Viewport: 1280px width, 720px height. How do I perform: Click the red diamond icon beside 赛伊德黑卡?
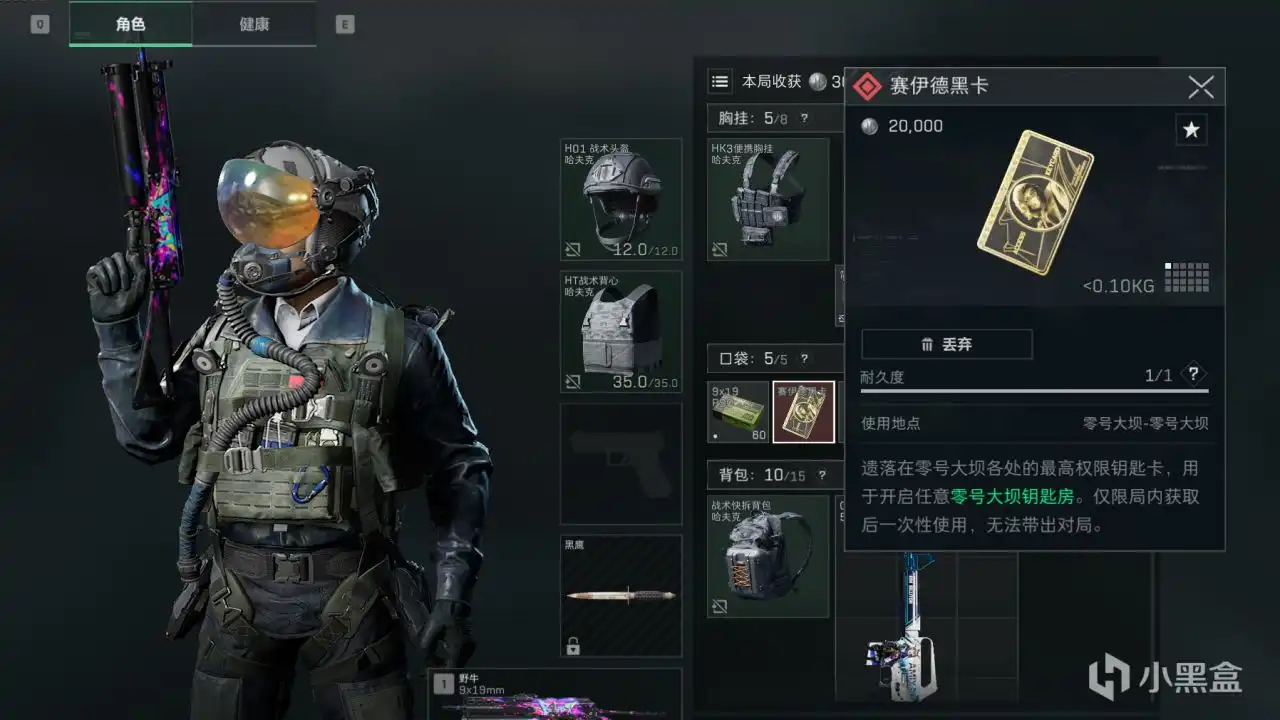[866, 85]
